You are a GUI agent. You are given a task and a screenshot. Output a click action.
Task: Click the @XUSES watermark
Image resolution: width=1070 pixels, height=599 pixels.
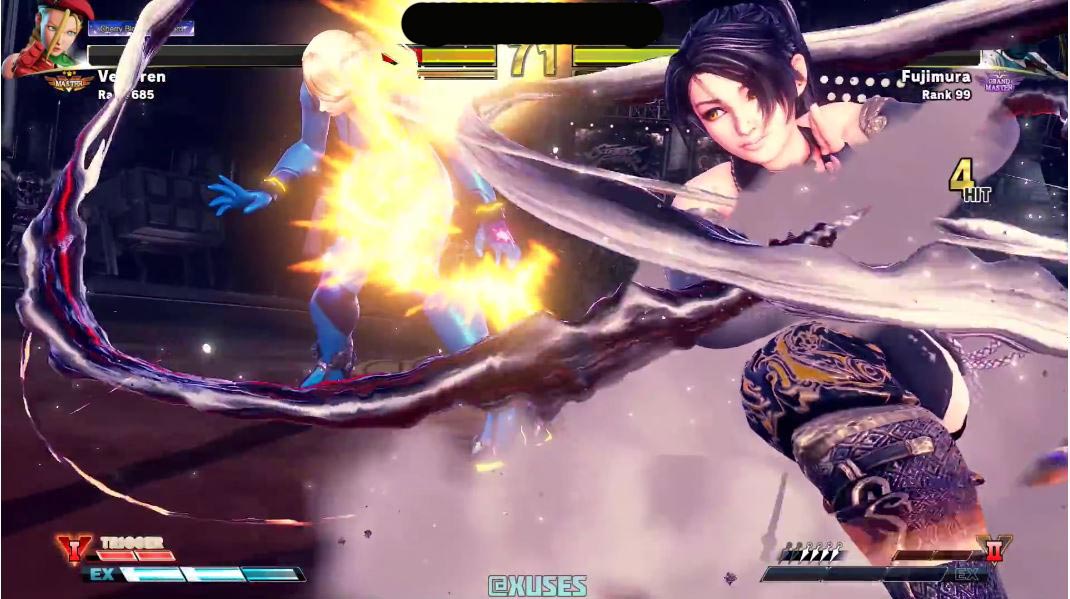537,586
